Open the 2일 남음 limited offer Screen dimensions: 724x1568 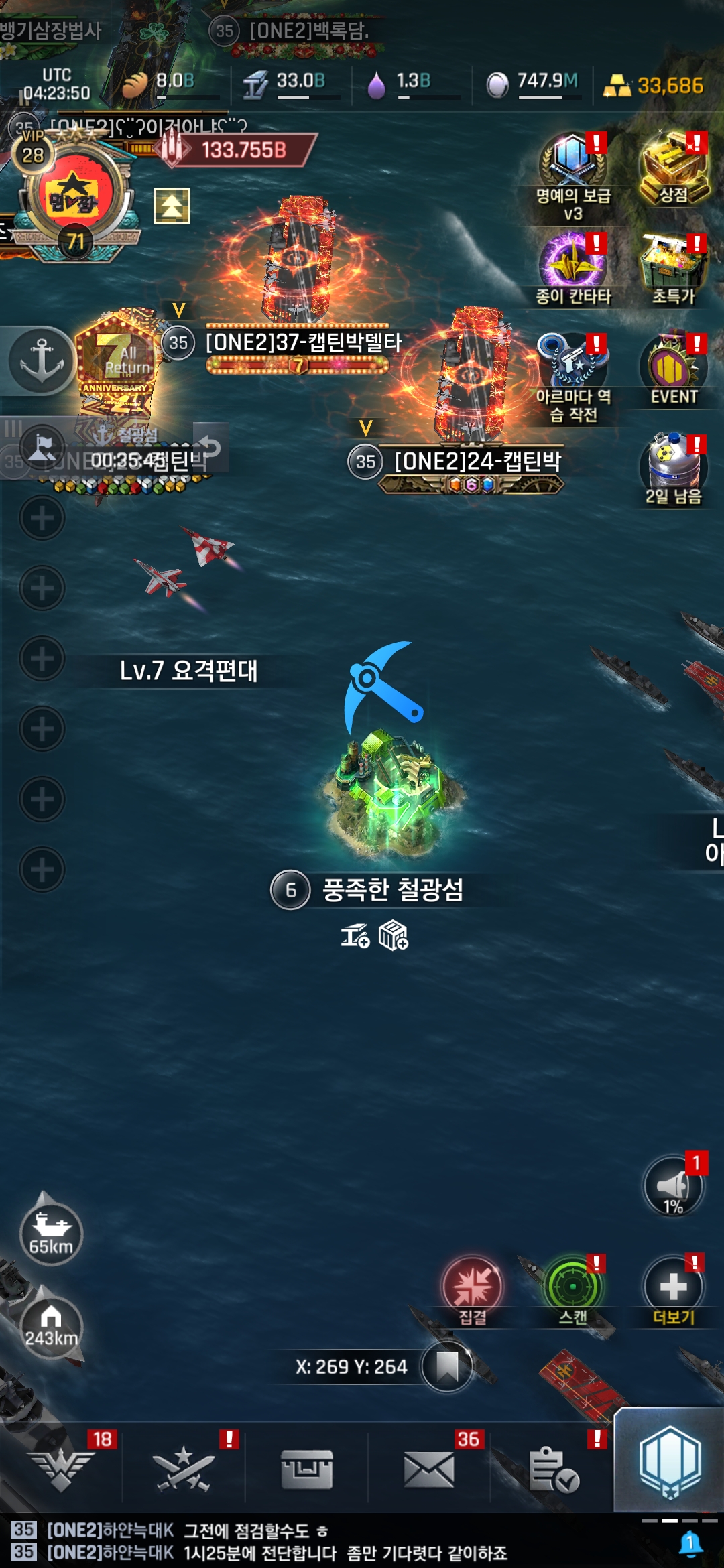coord(673,466)
